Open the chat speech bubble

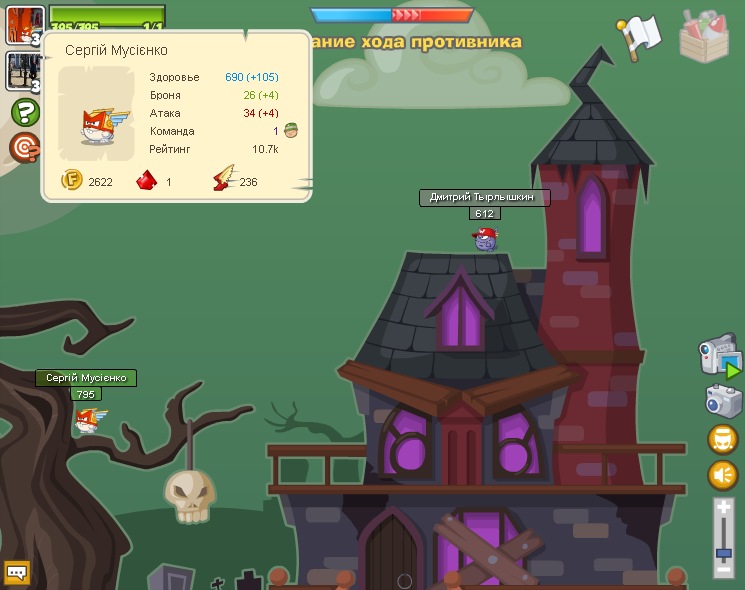[x=17, y=572]
